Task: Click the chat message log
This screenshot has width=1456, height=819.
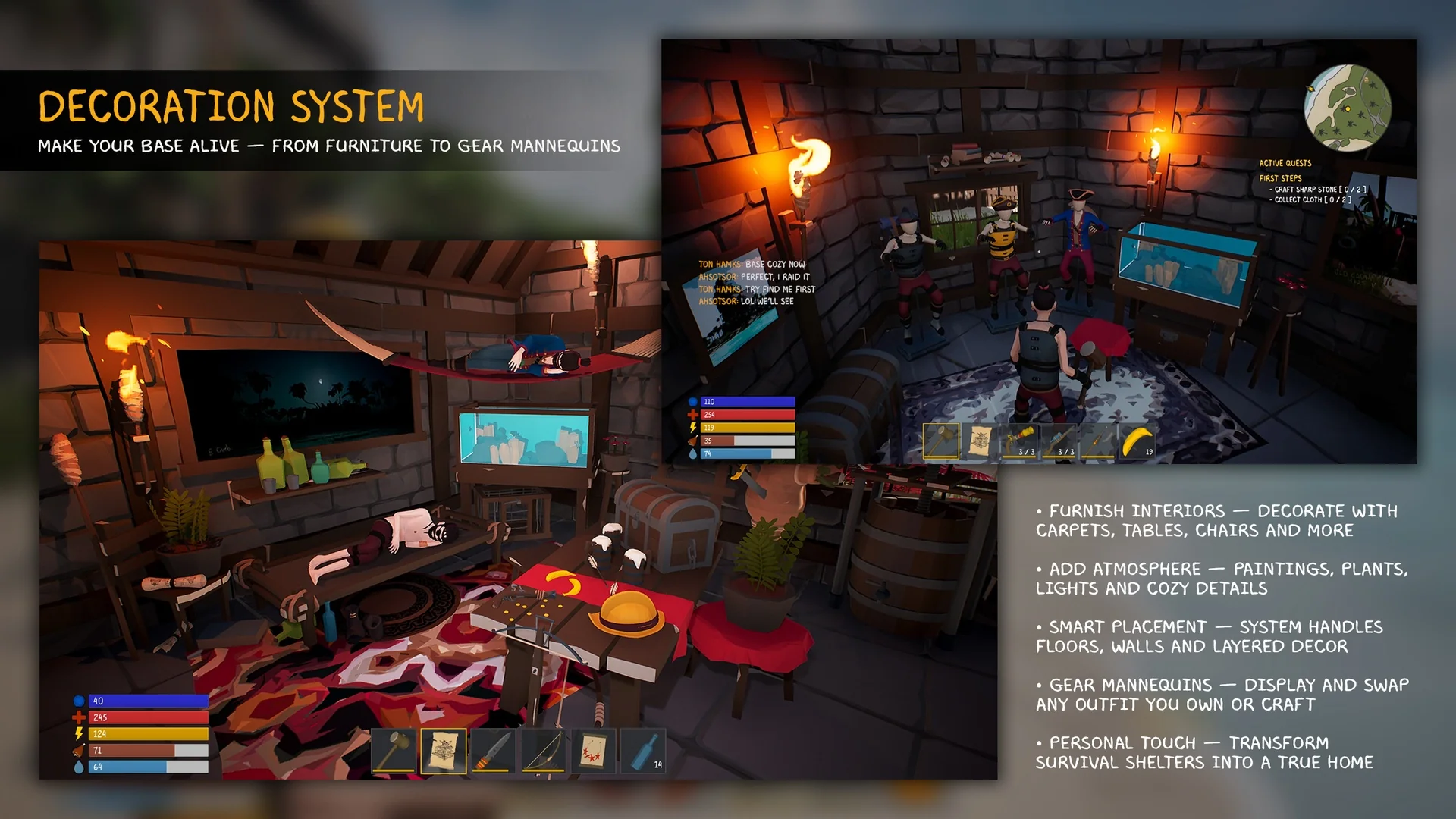Action: 757,283
